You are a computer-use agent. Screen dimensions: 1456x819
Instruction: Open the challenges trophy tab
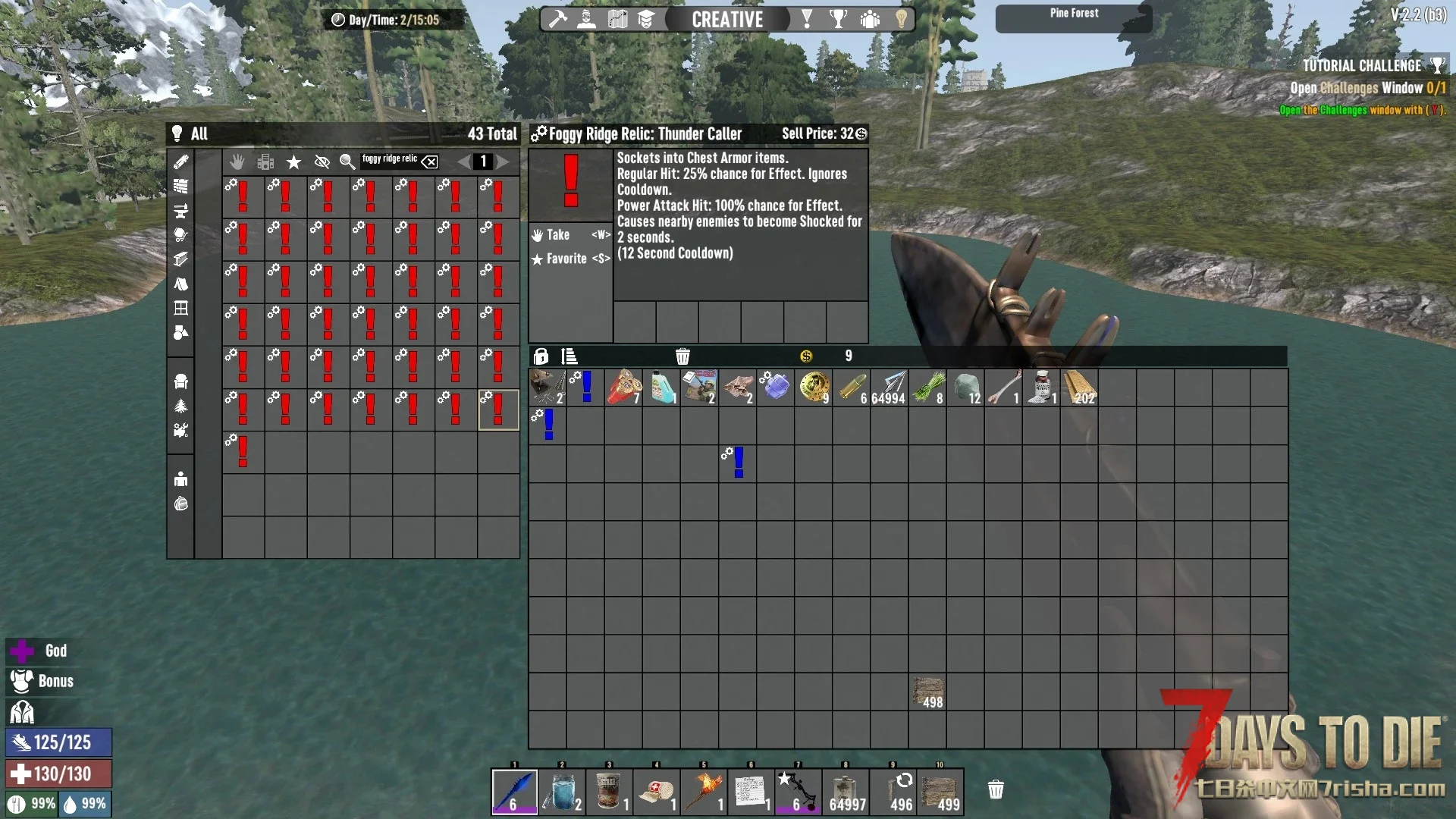pos(838,19)
